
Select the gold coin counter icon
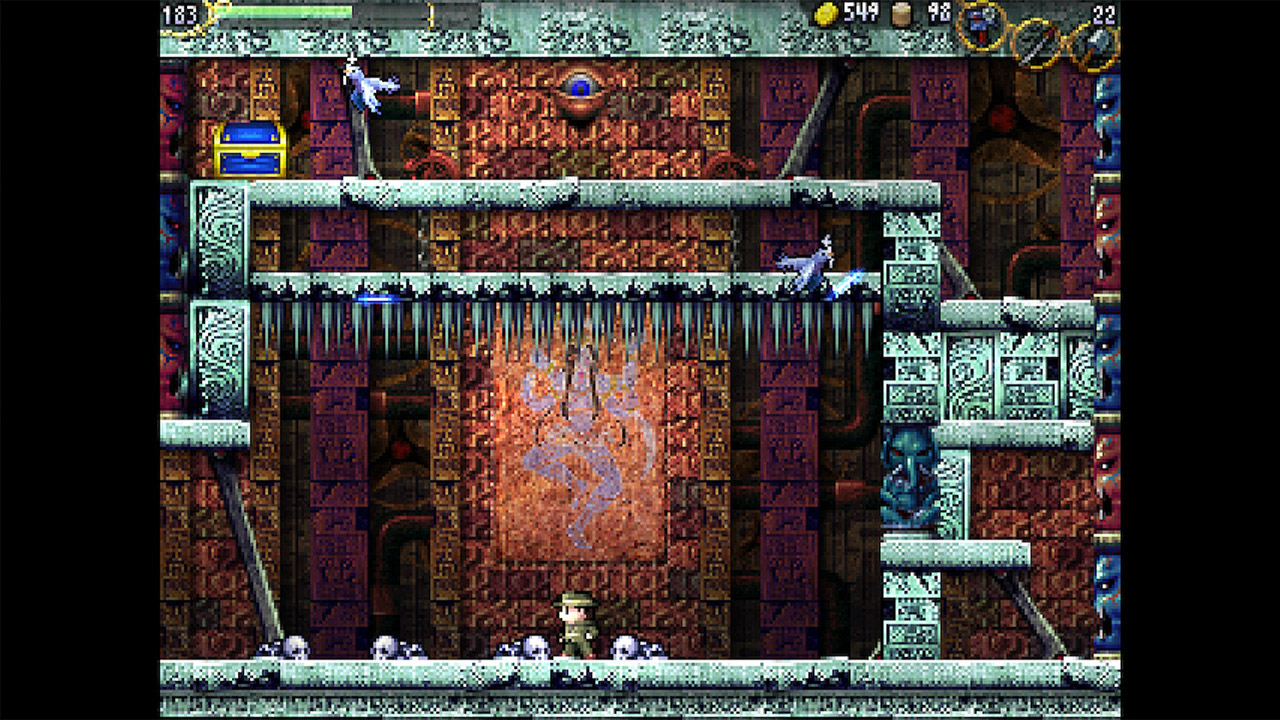pos(826,12)
